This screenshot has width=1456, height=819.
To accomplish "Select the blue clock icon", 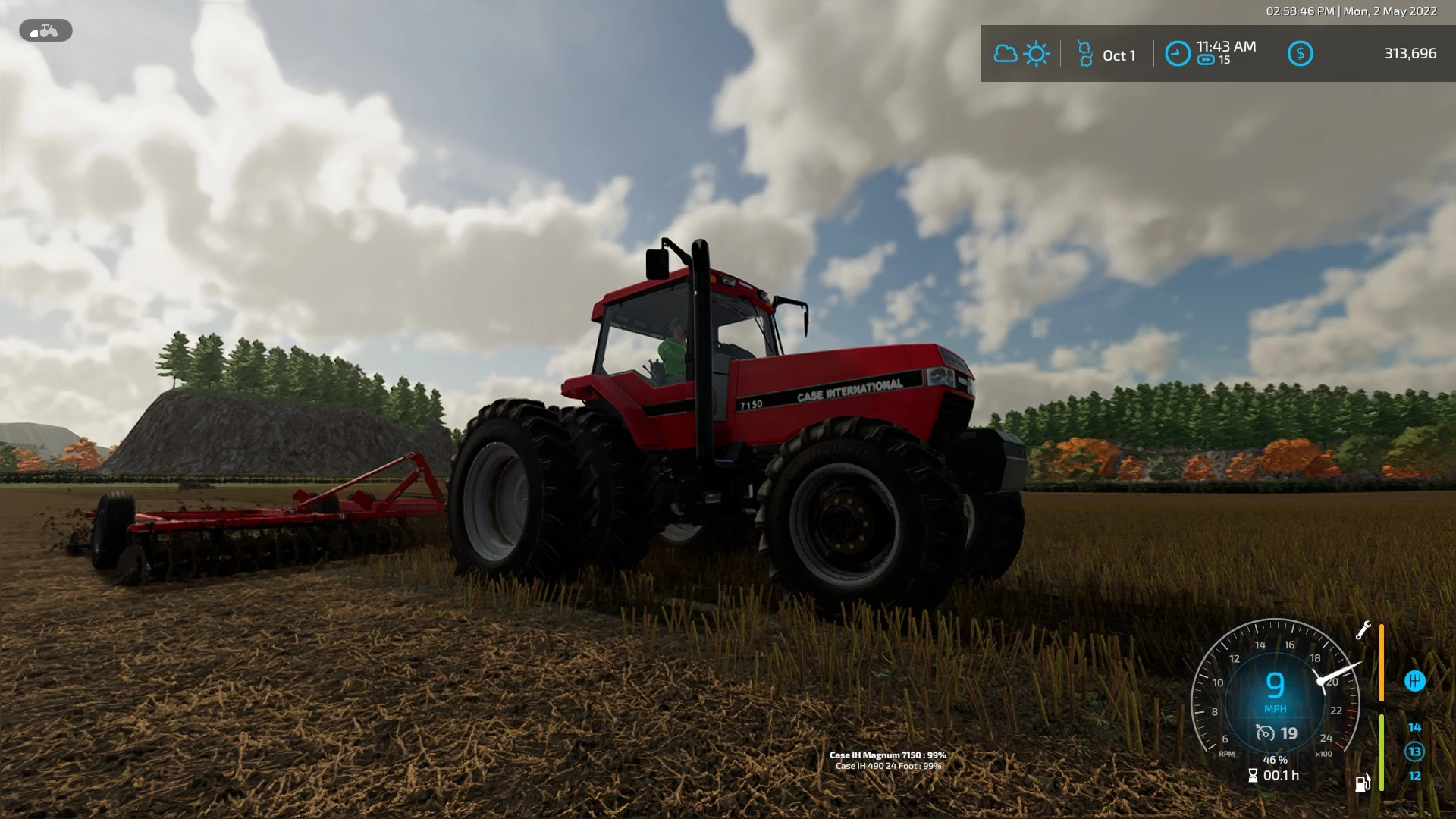I will point(1177,54).
